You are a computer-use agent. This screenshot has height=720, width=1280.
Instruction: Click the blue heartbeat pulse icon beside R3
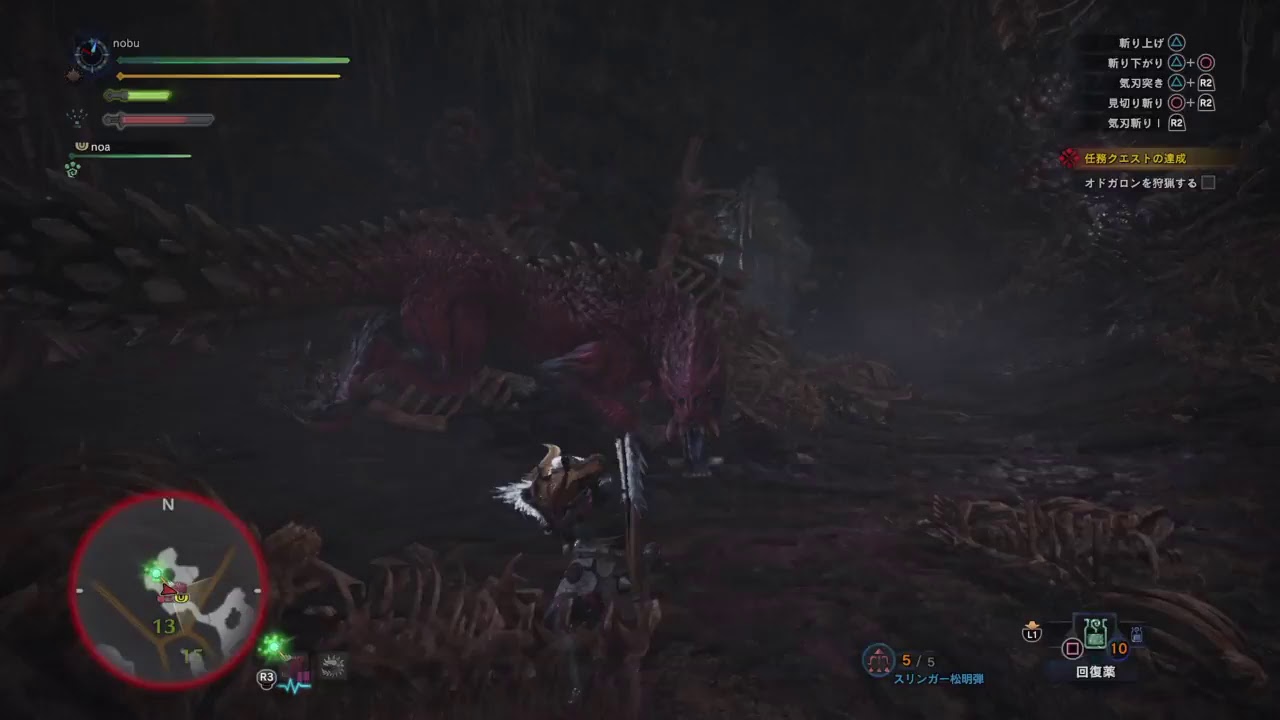point(295,686)
